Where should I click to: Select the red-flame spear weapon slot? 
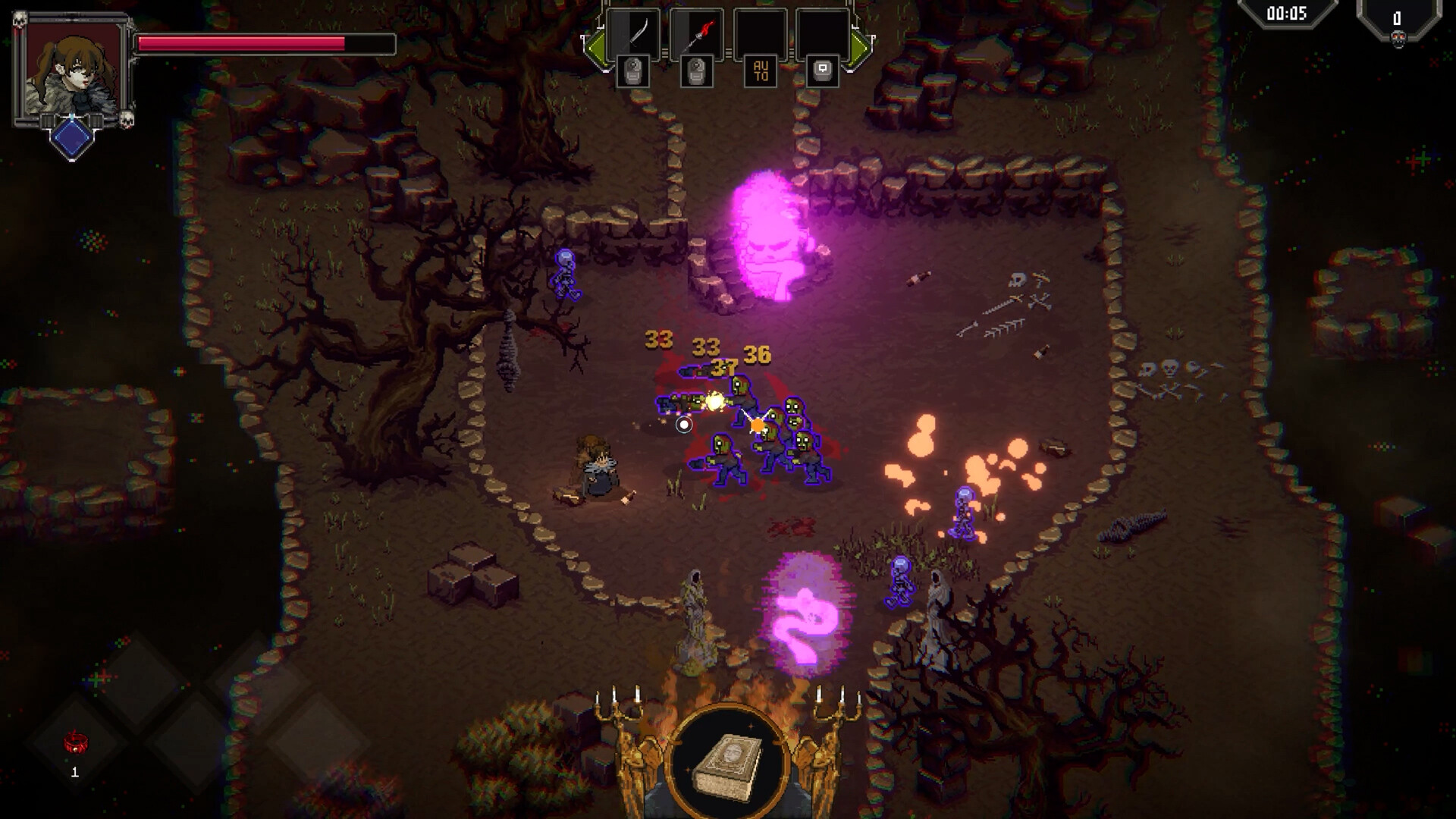click(697, 34)
